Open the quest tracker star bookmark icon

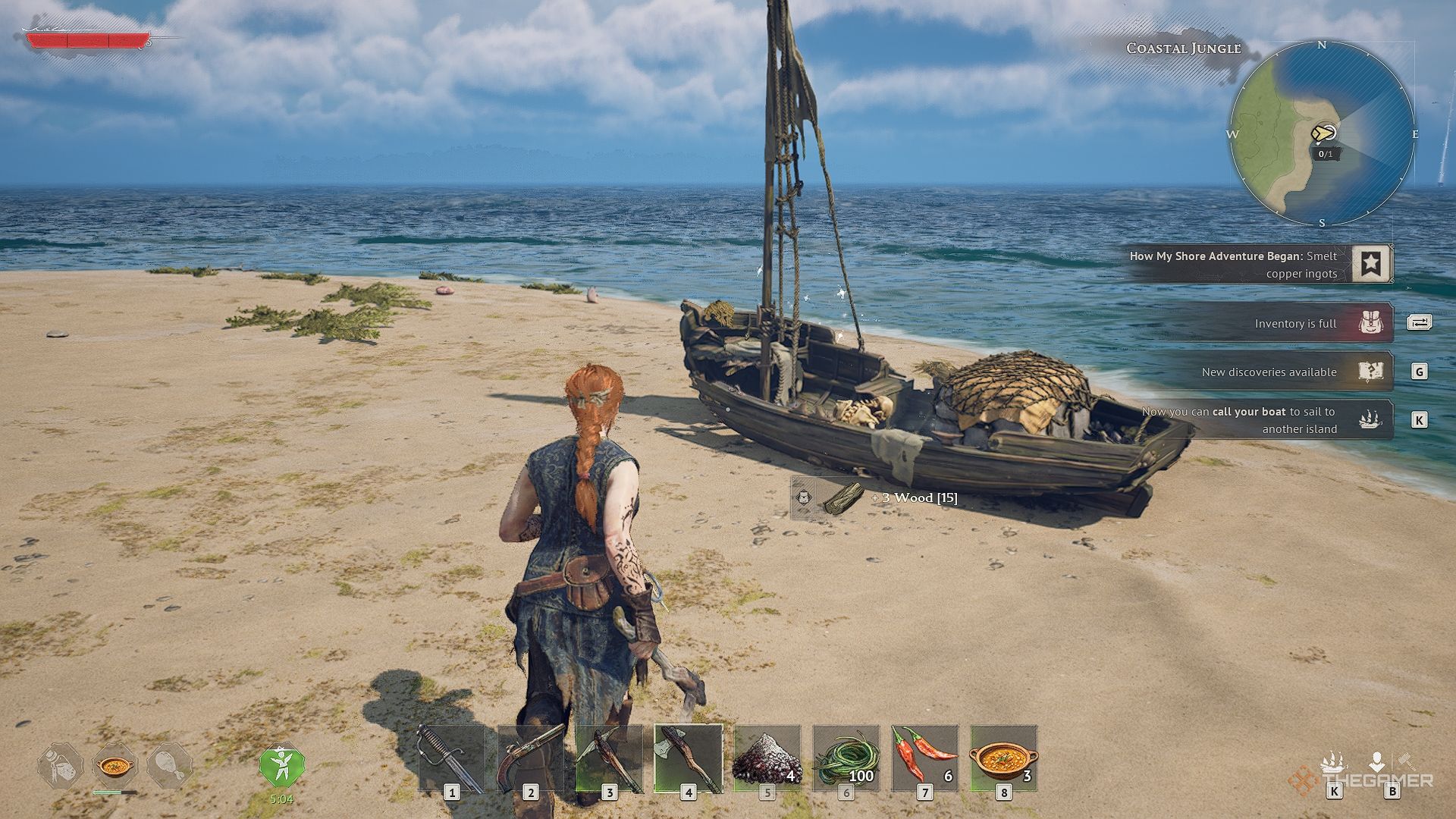[x=1371, y=264]
